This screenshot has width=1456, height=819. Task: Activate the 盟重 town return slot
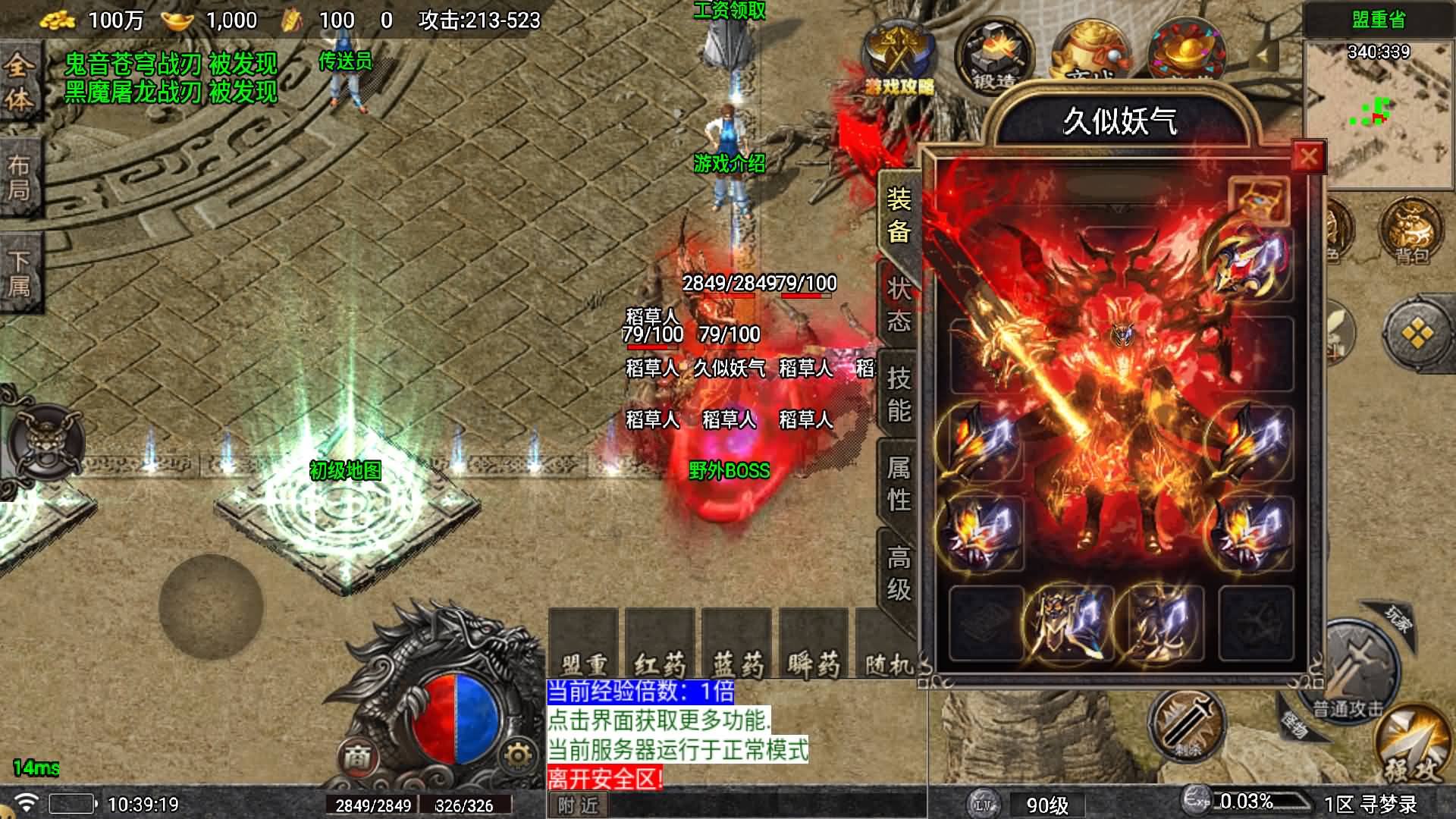pos(583,645)
